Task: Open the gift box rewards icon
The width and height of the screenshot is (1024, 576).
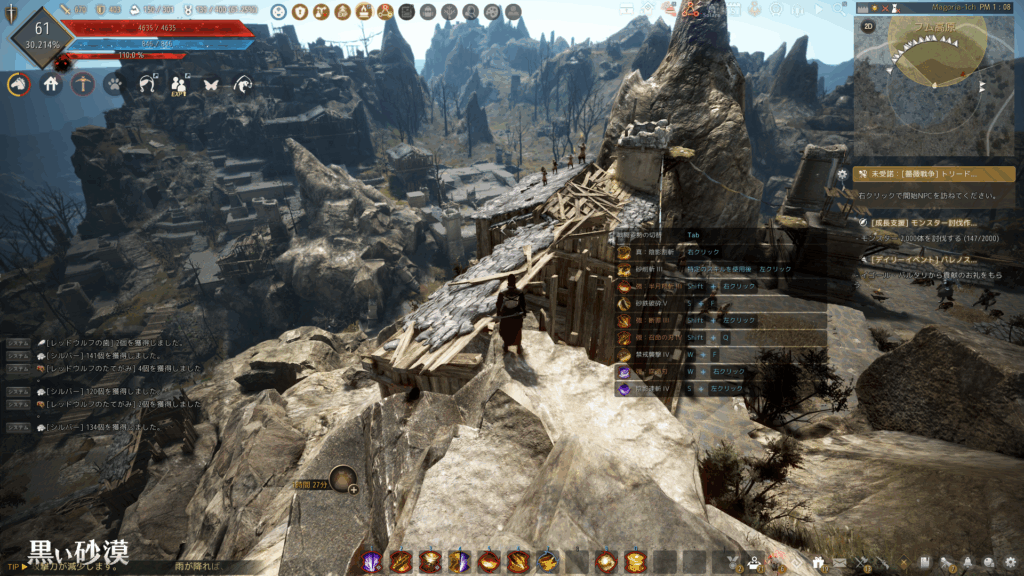Action: point(819,563)
